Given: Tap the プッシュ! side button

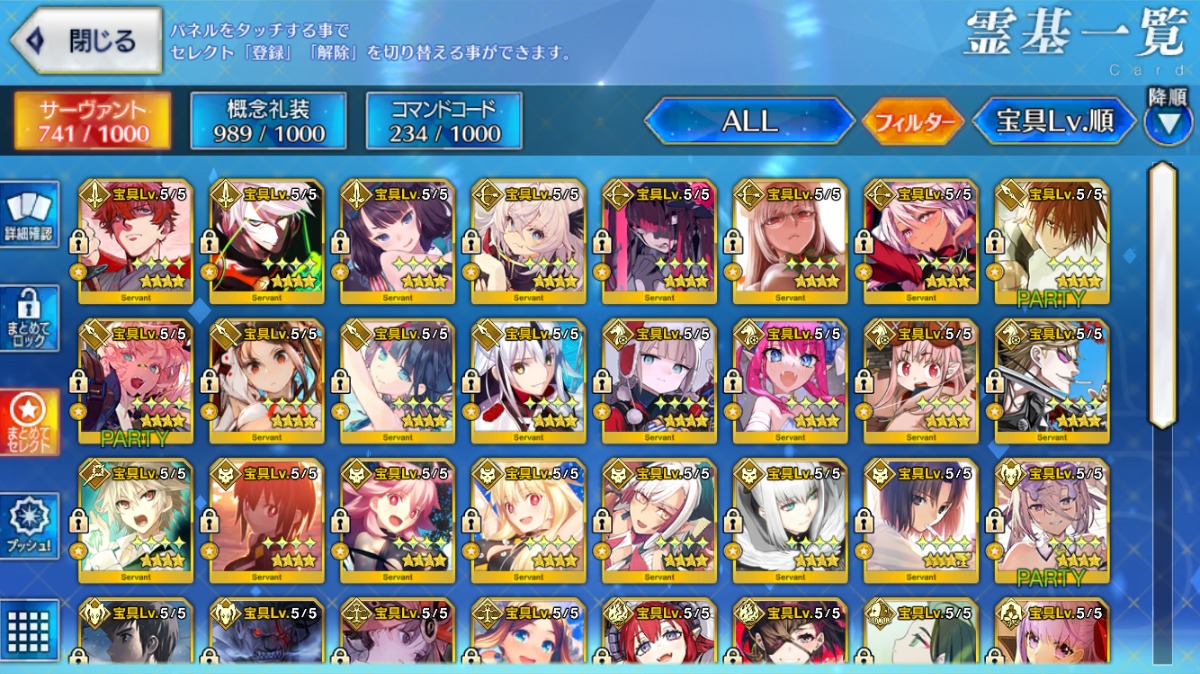Looking at the screenshot, I should pos(31,525).
